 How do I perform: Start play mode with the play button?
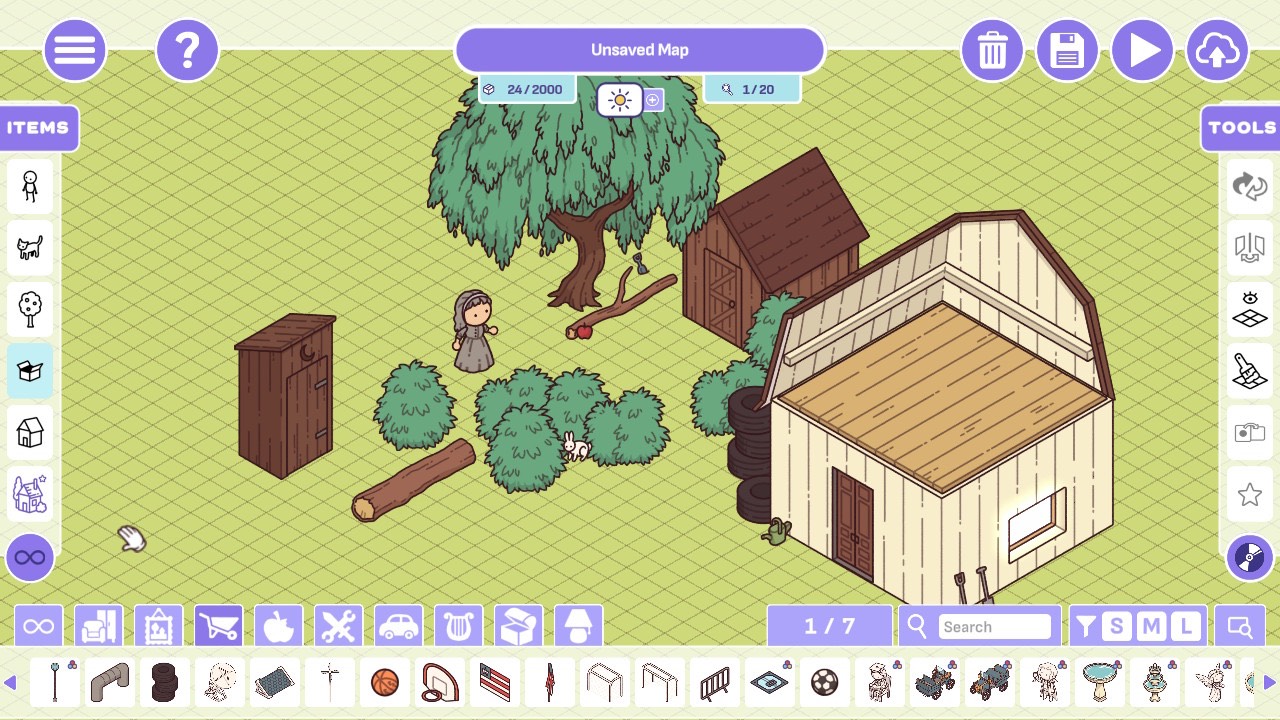click(x=1142, y=50)
